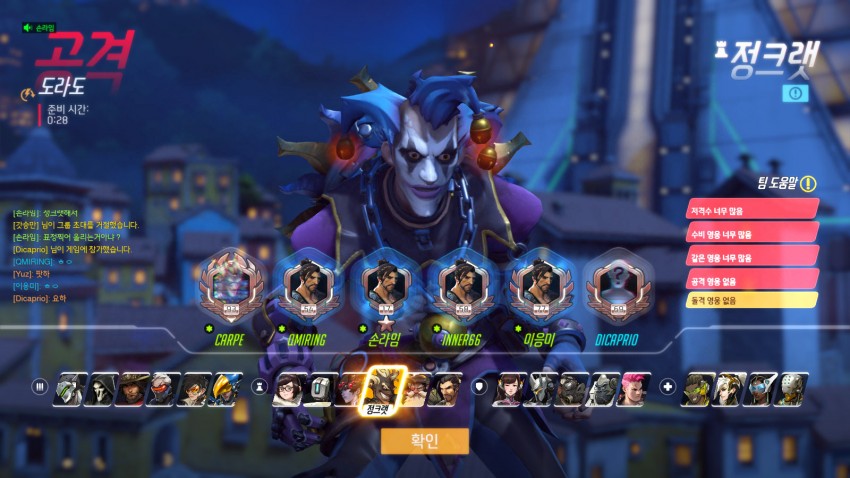This screenshot has height=478, width=850.
Task: Select Zenyatta's portrait
Action: tap(791, 388)
